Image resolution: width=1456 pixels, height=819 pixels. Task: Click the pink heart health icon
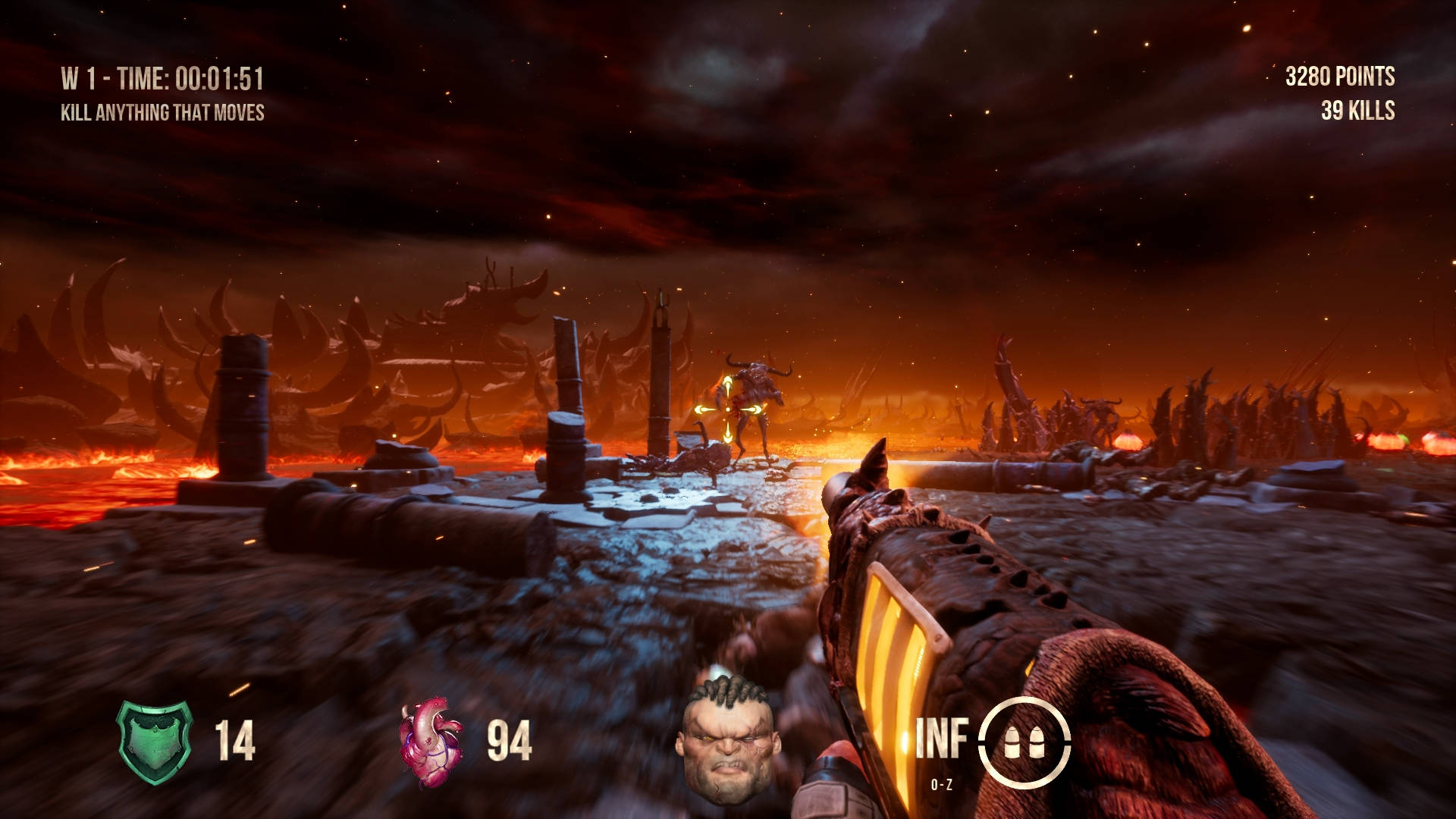click(x=432, y=739)
